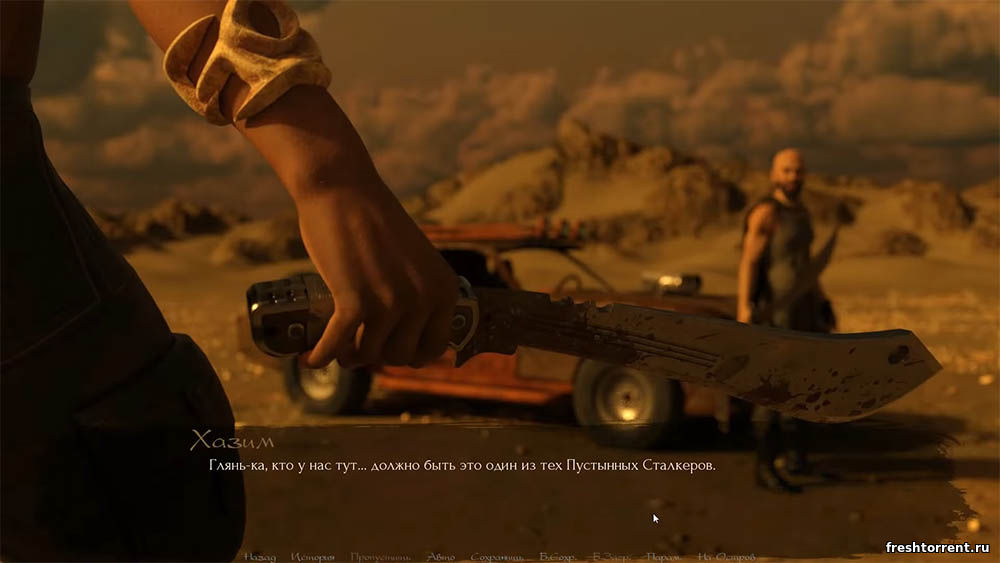This screenshot has width=1000, height=563.
Task: Open the Сохранить (Save) screen
Action: coord(497,556)
